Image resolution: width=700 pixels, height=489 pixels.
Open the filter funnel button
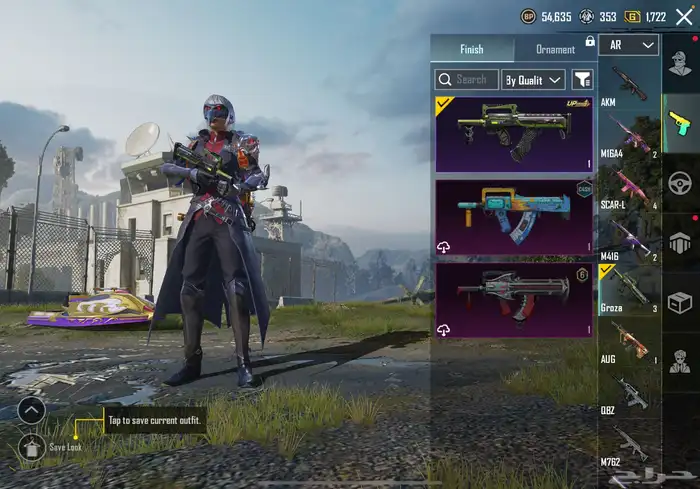click(x=582, y=79)
